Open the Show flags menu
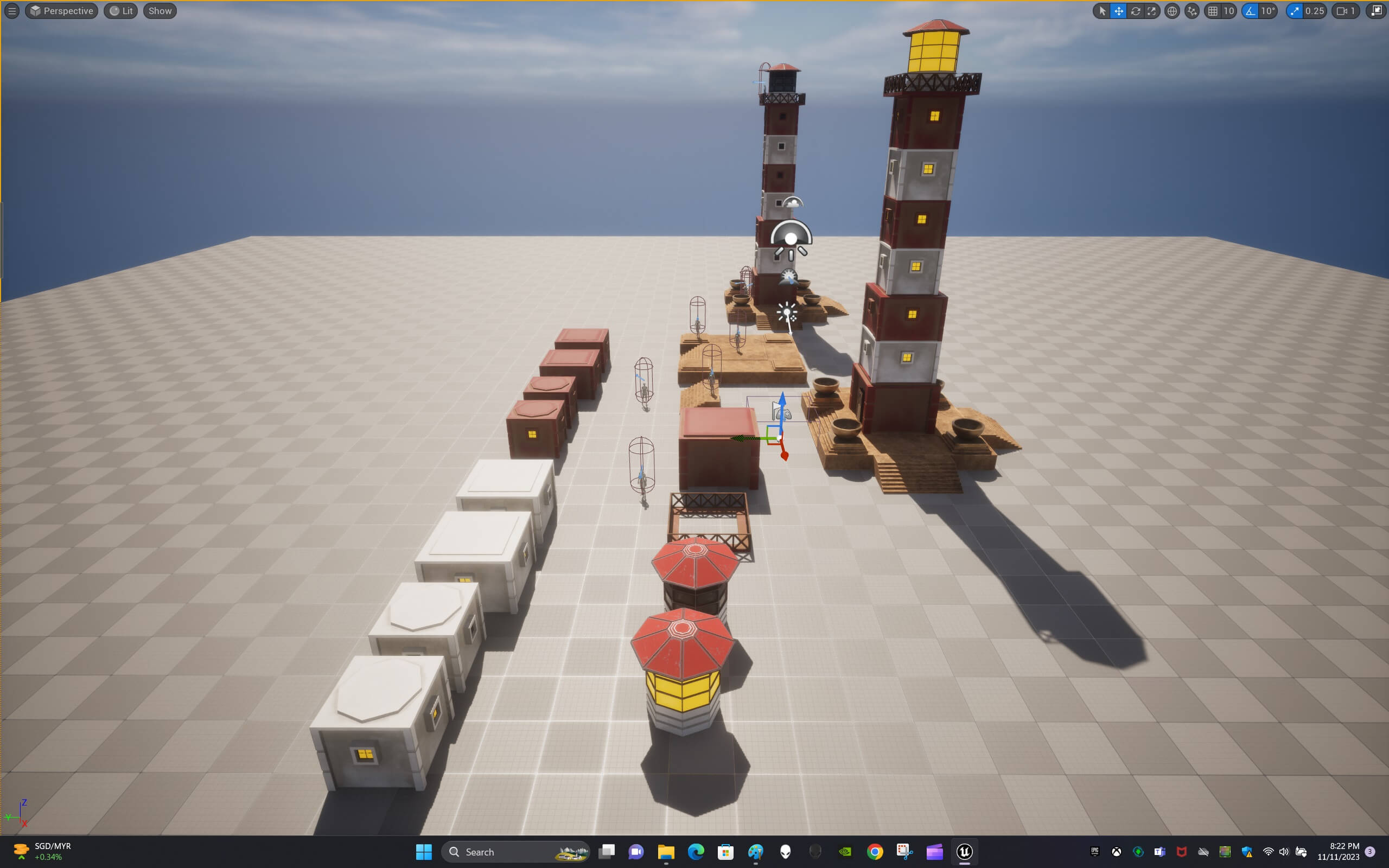This screenshot has height=868, width=1389. coord(160,11)
